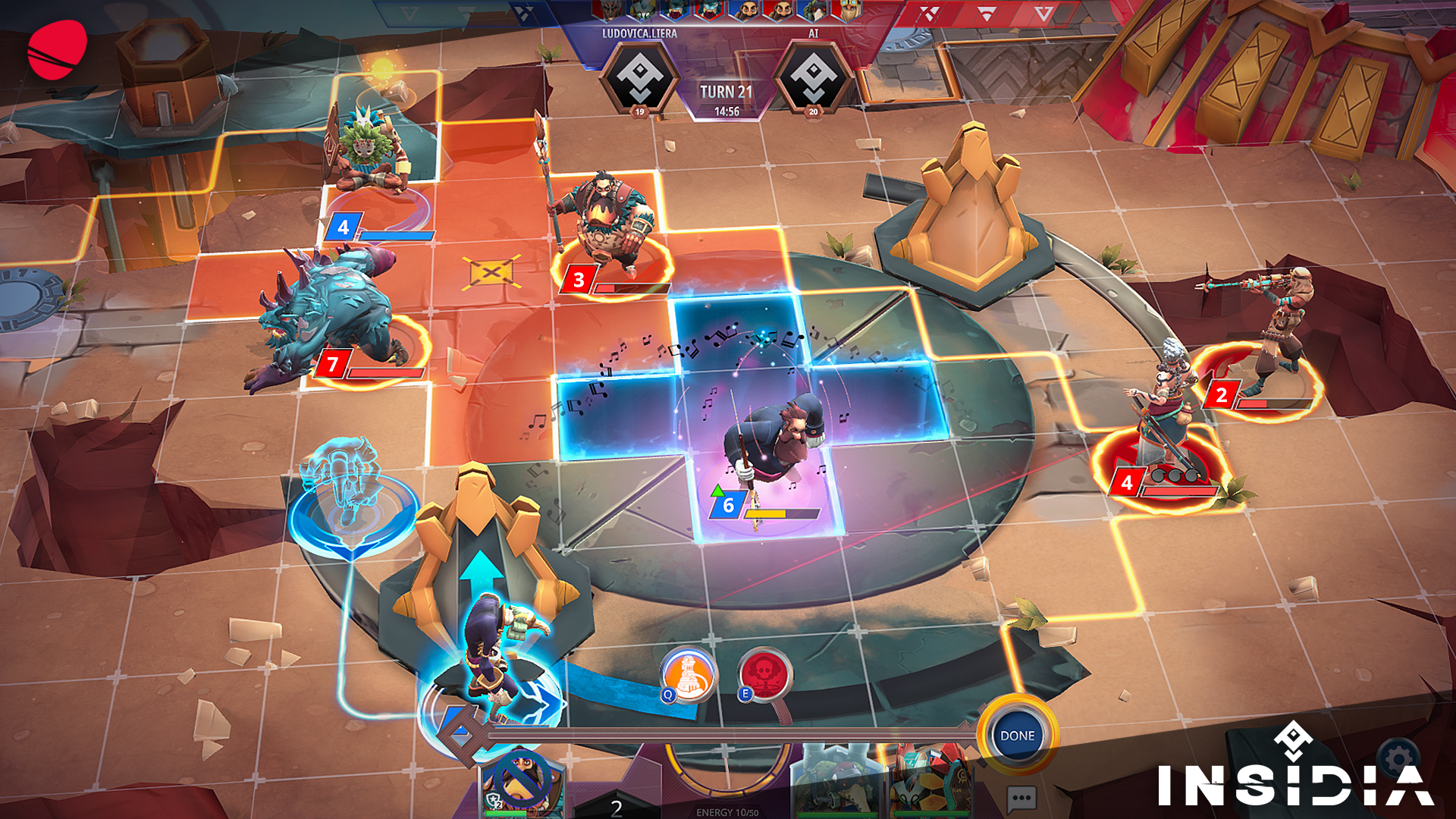
Task: Select the blocked bearded champion portrait card
Action: (x=520, y=783)
